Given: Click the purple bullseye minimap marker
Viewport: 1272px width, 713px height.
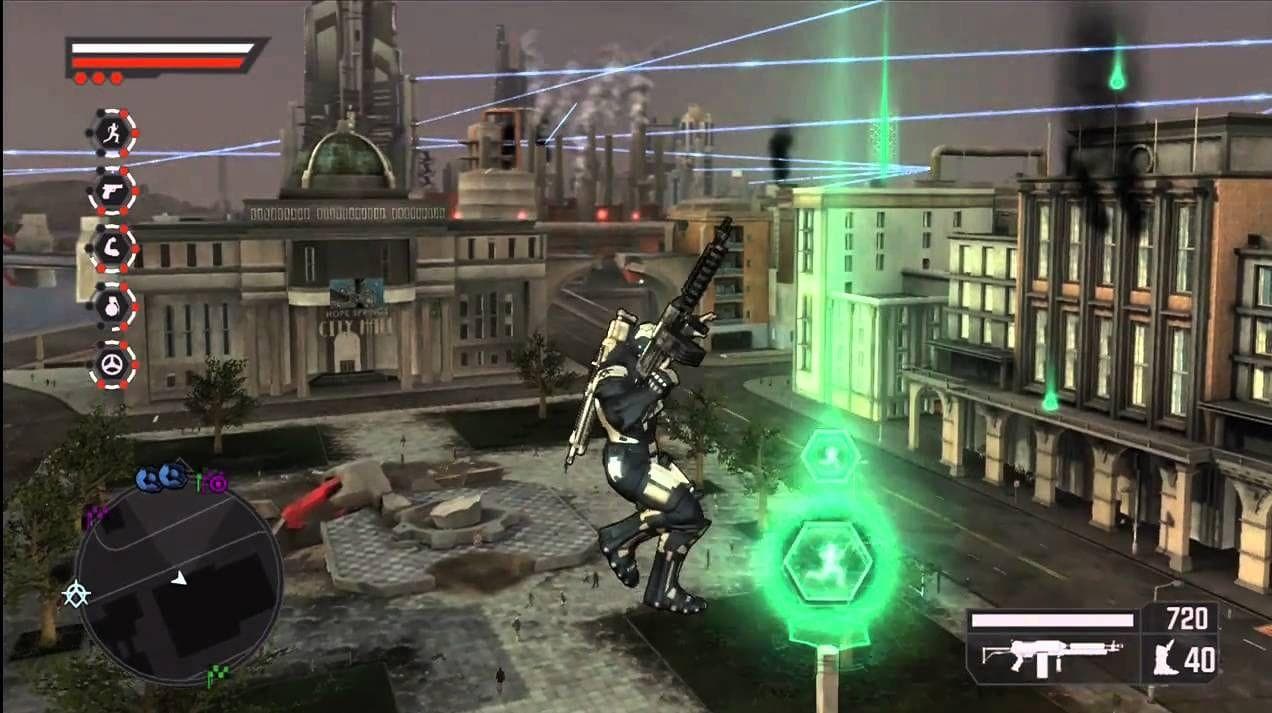Looking at the screenshot, I should 218,483.
